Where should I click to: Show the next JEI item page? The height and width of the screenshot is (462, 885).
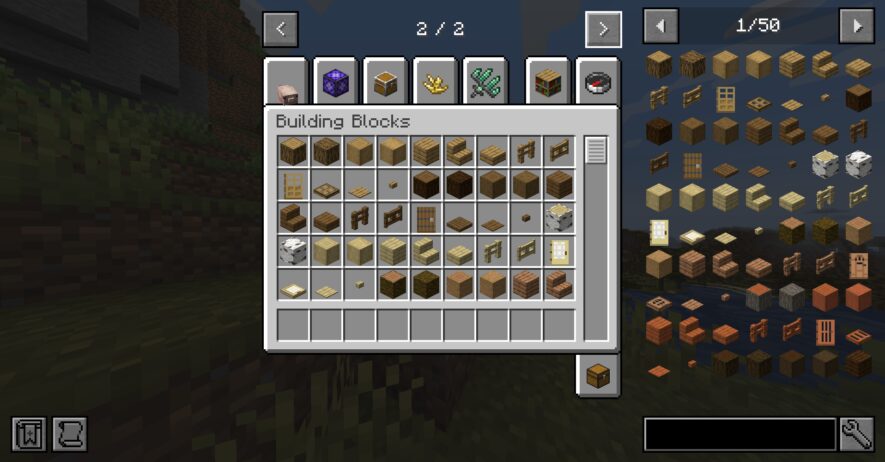click(x=856, y=27)
